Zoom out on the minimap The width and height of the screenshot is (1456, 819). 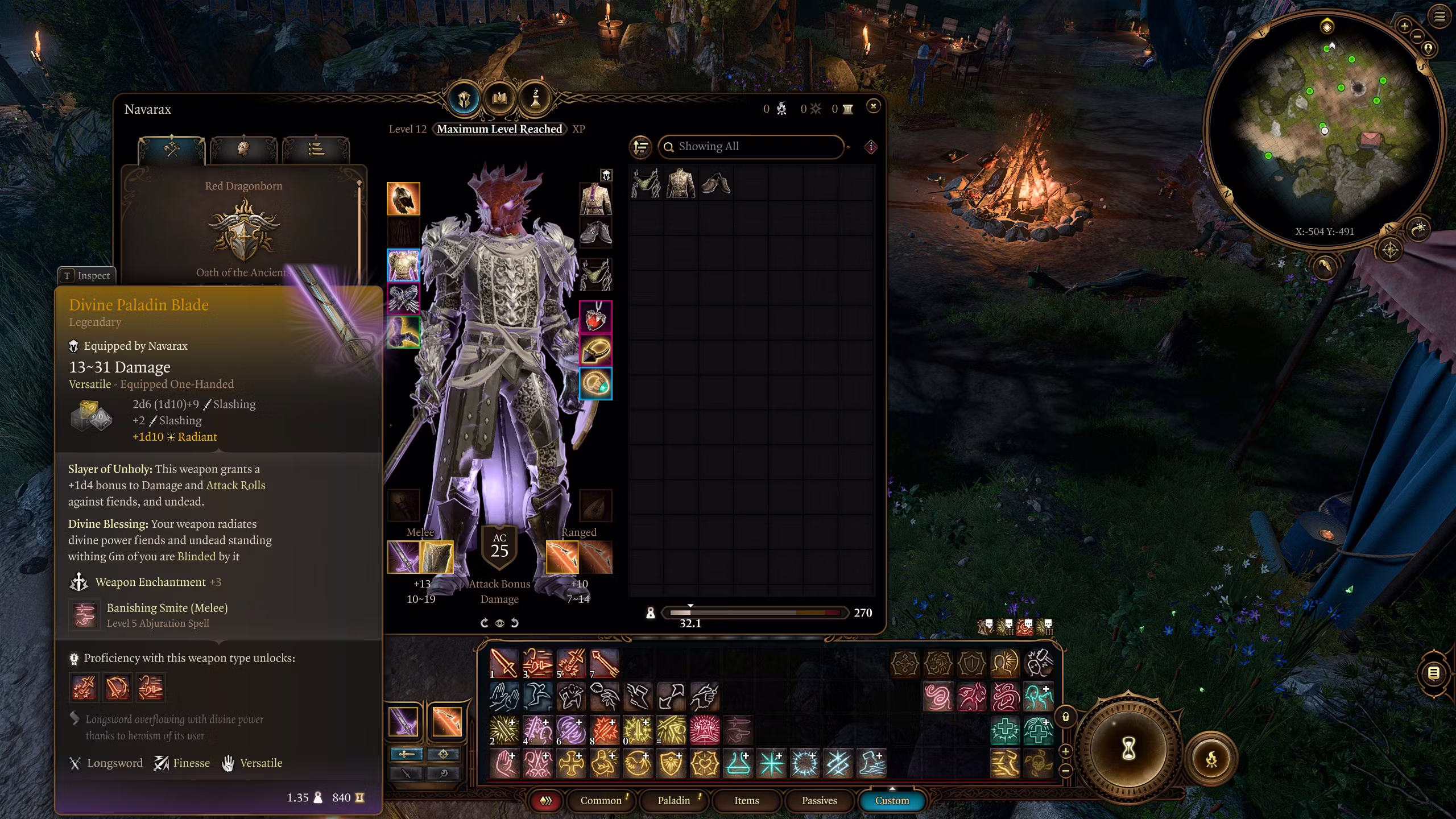tap(1417, 37)
